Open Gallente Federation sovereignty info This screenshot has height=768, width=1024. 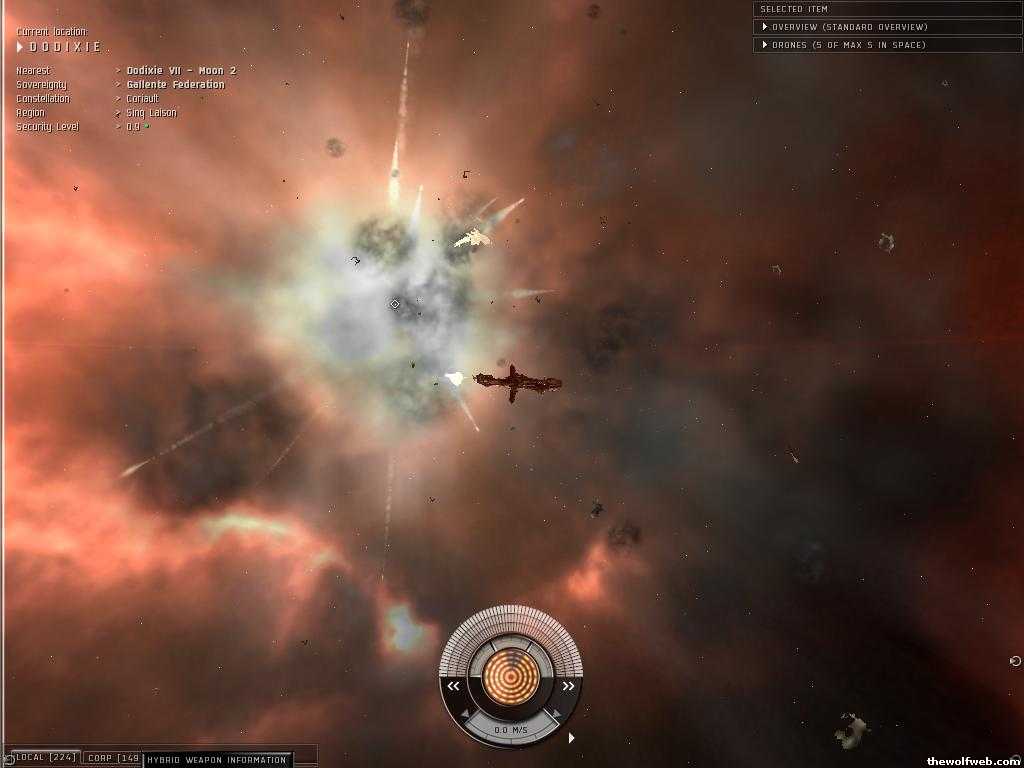tap(175, 85)
